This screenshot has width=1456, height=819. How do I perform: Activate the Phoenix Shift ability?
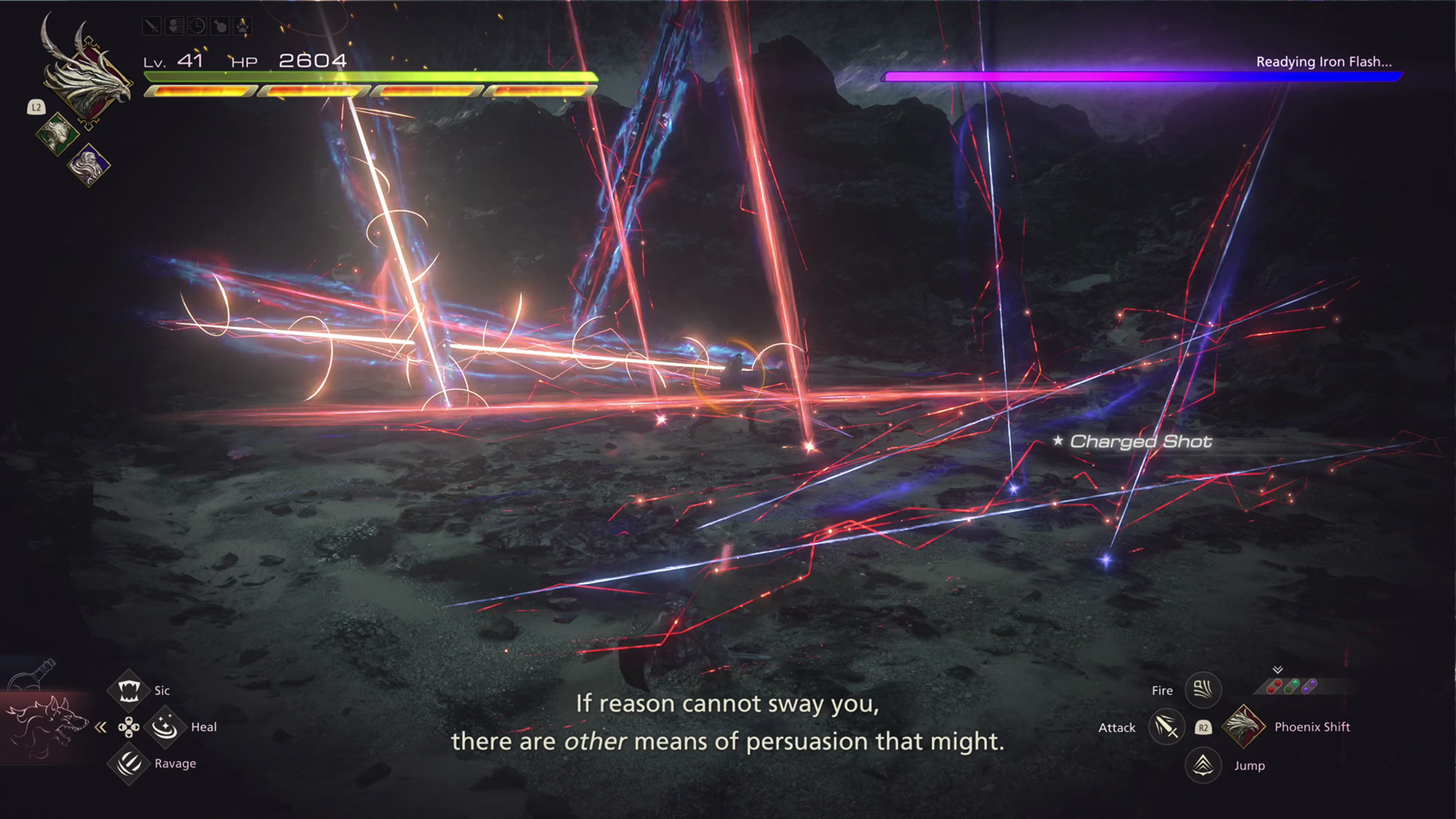(1244, 726)
